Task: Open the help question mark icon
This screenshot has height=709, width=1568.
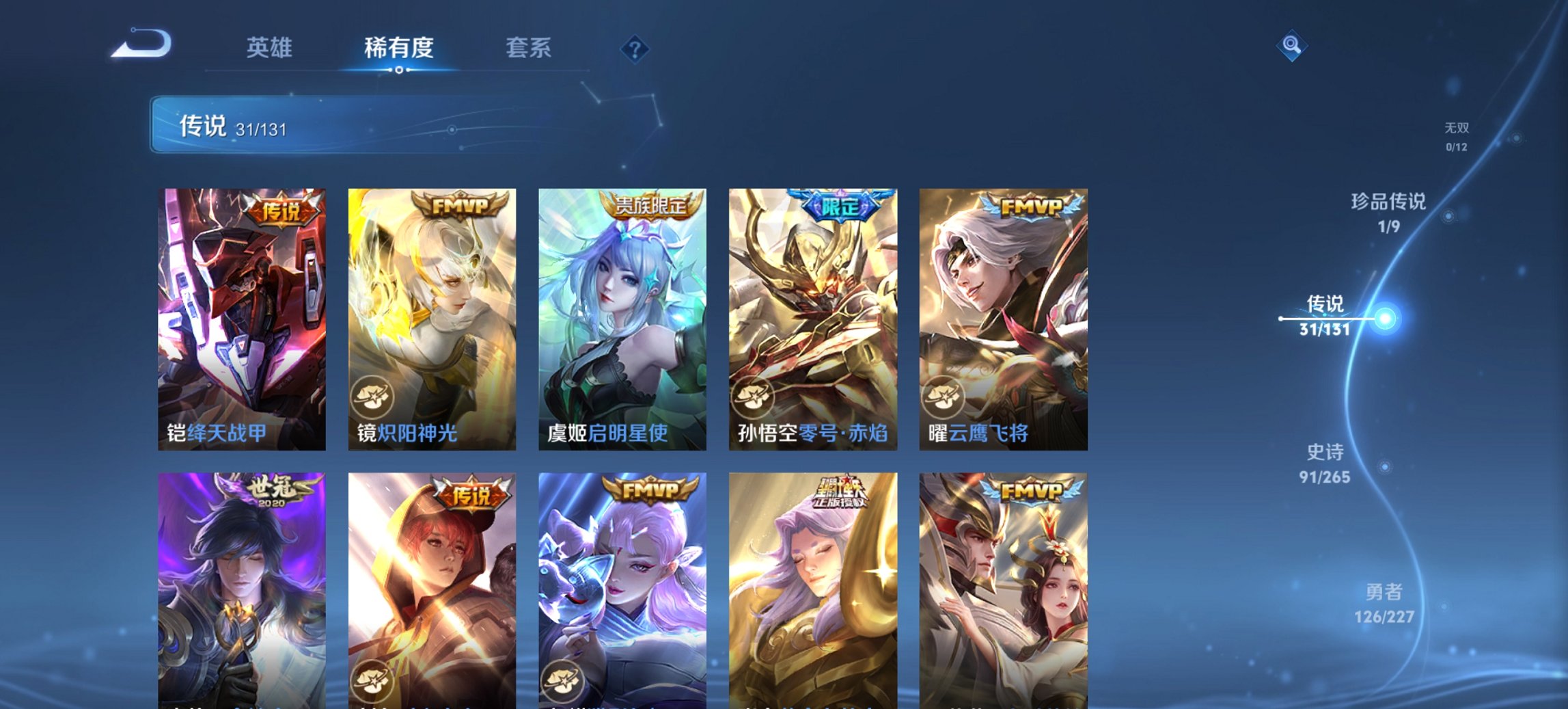Action: 635,49
